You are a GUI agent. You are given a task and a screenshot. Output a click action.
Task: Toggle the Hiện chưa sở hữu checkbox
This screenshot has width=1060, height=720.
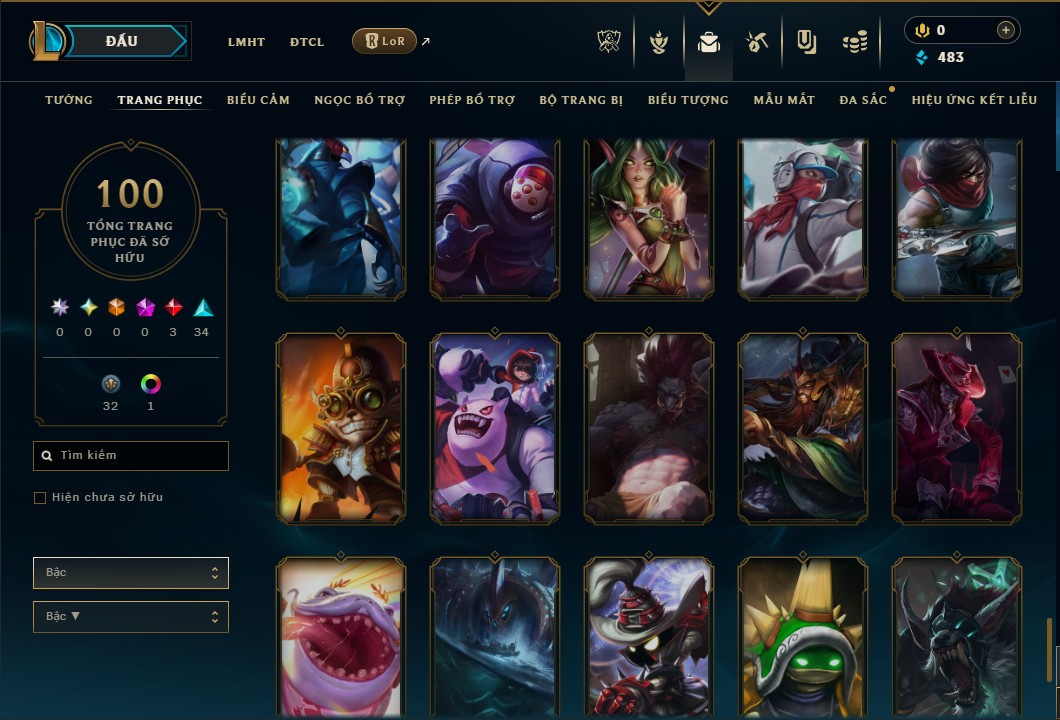40,498
